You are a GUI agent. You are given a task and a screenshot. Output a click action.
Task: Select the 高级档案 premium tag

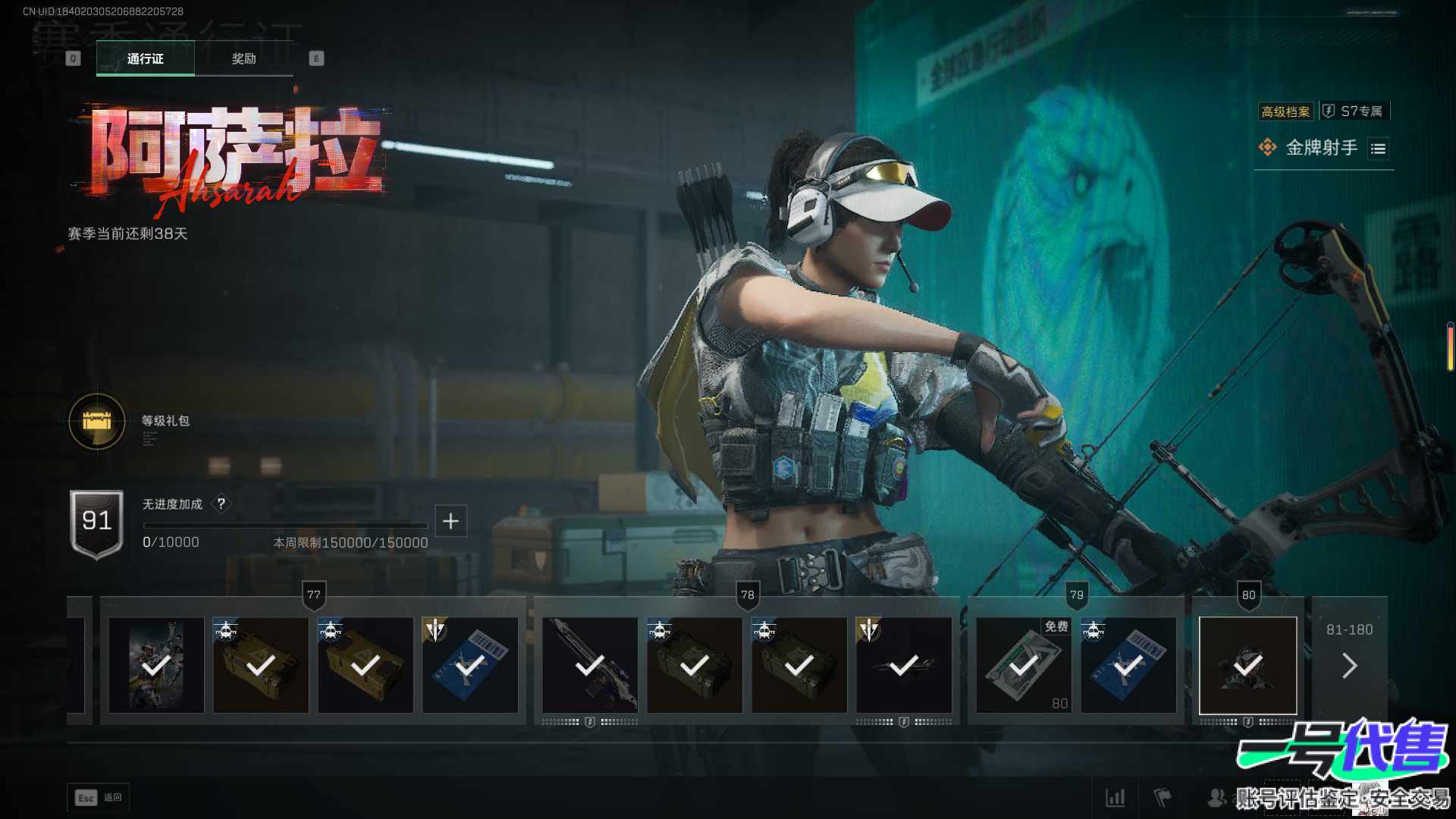[x=1285, y=112]
